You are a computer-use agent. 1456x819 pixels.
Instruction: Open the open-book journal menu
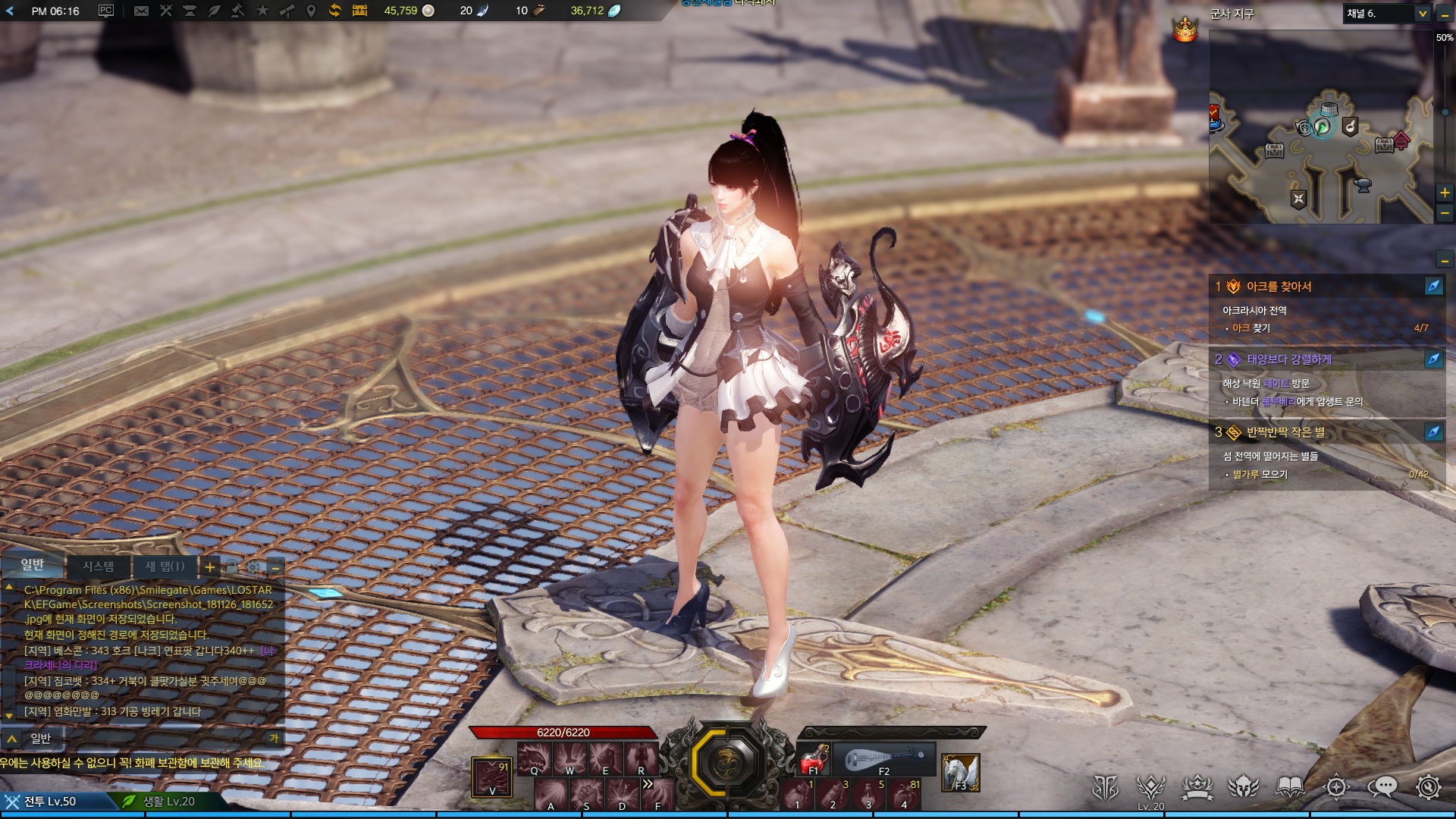click(x=1290, y=787)
